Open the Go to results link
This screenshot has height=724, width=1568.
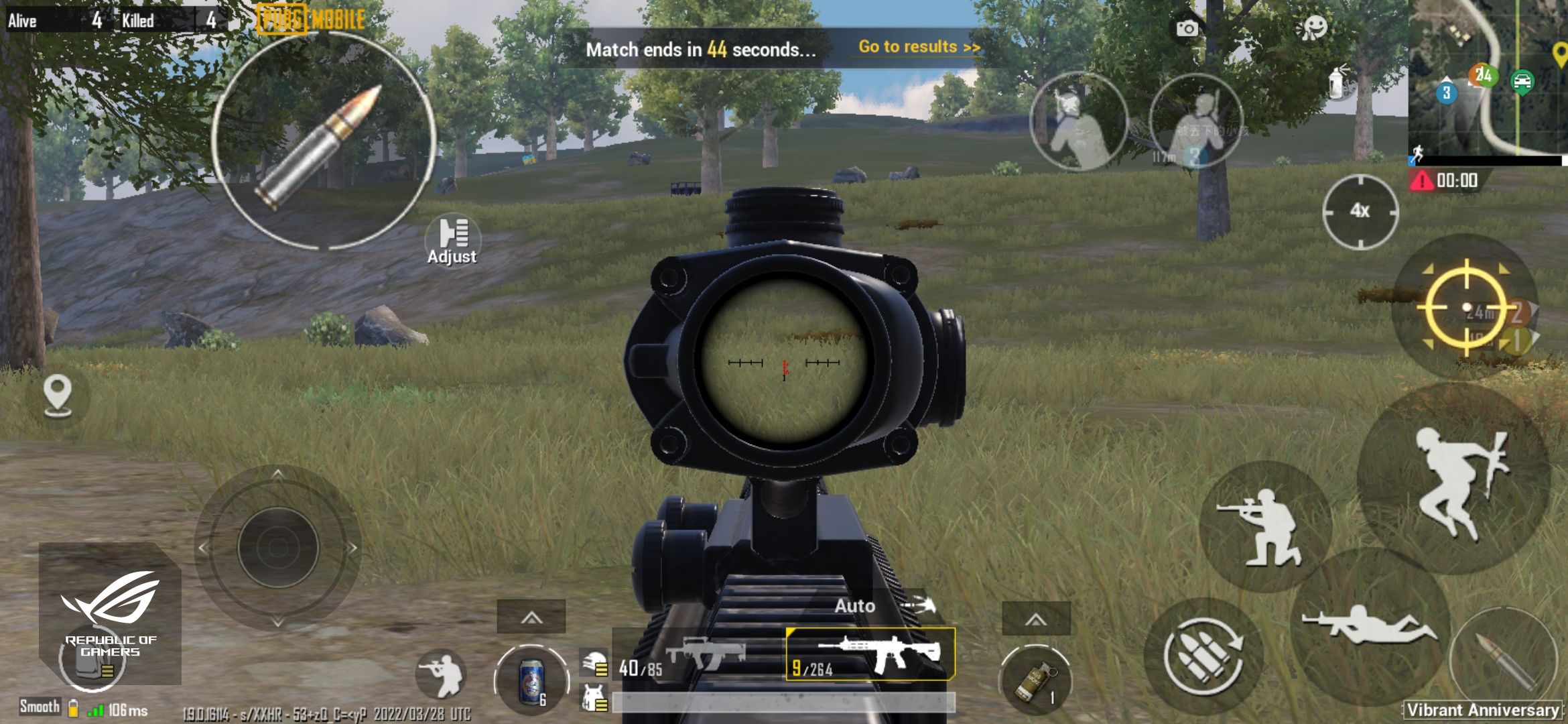click(x=917, y=47)
